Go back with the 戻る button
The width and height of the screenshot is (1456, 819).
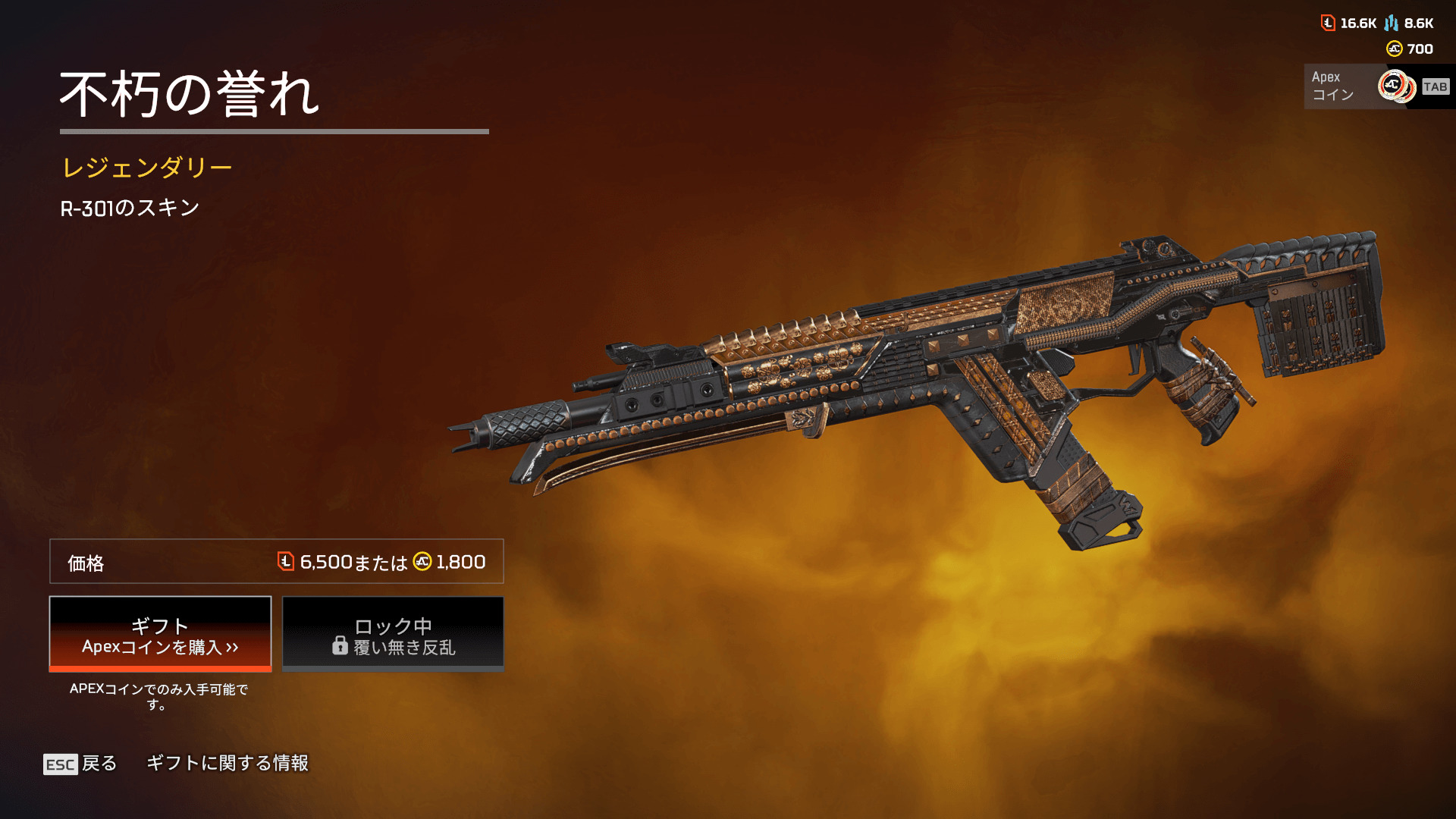(x=80, y=764)
